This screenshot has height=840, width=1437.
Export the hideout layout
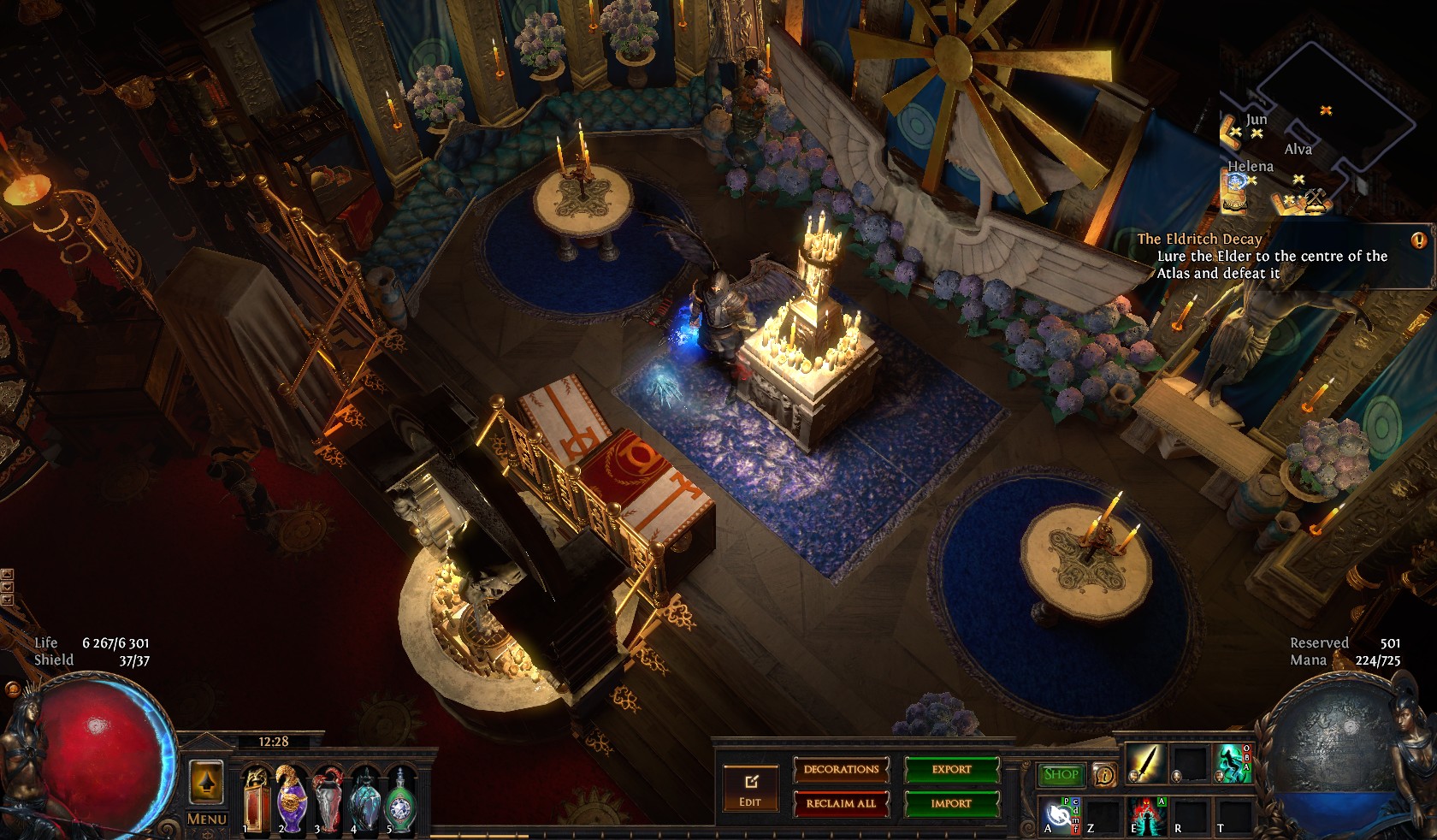(951, 770)
